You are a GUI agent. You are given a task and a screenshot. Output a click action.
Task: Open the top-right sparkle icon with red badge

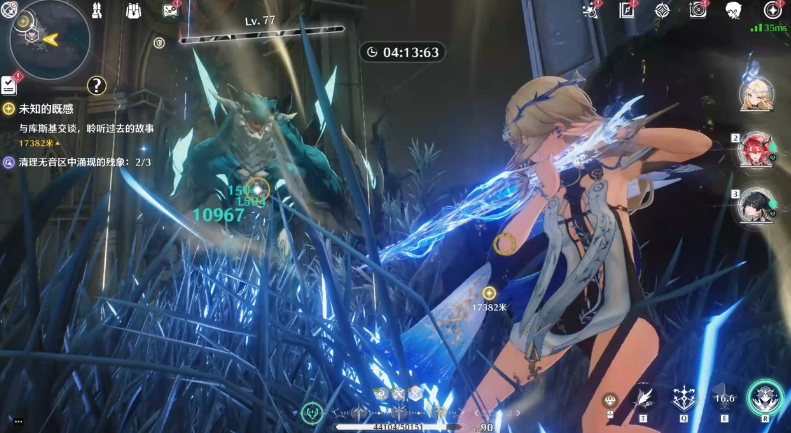[592, 10]
